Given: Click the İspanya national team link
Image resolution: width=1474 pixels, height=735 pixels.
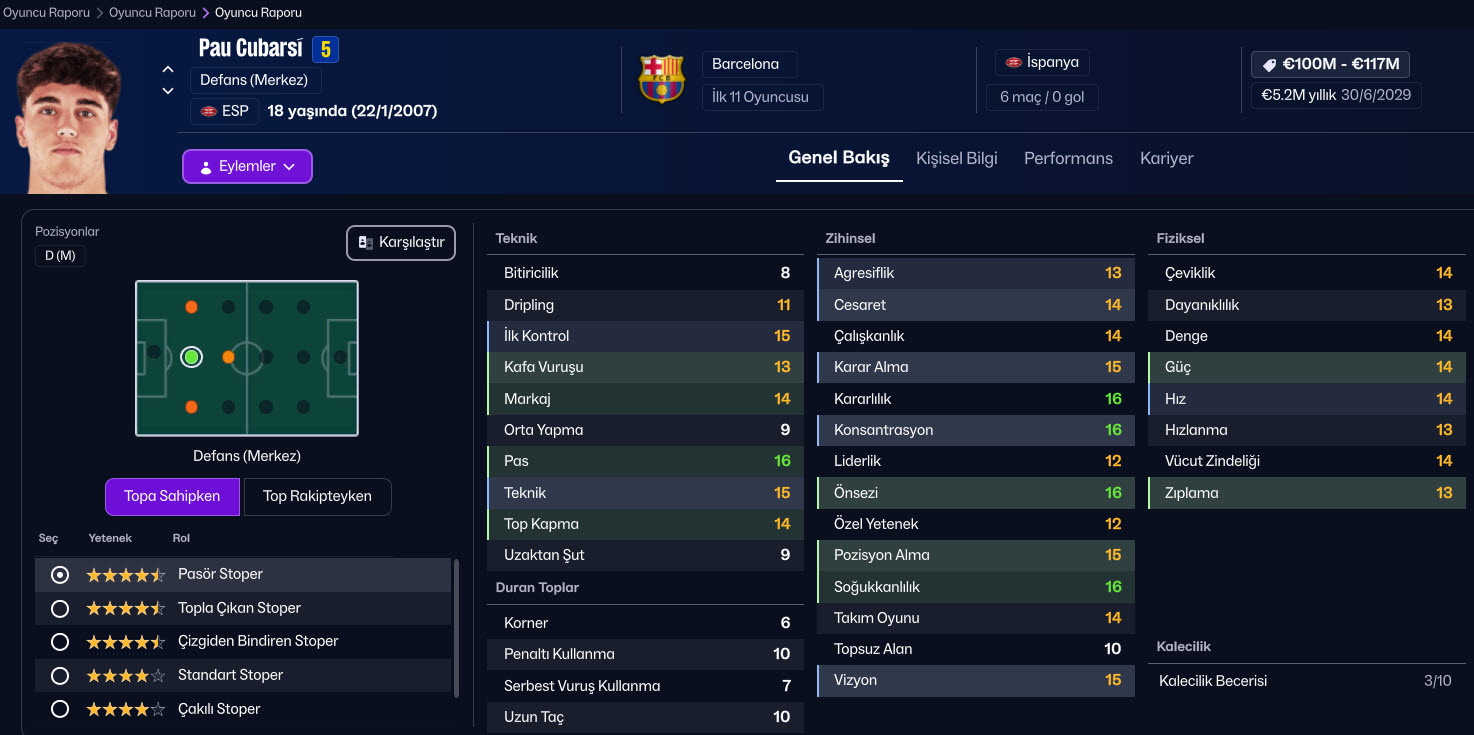Looking at the screenshot, I should [1042, 62].
